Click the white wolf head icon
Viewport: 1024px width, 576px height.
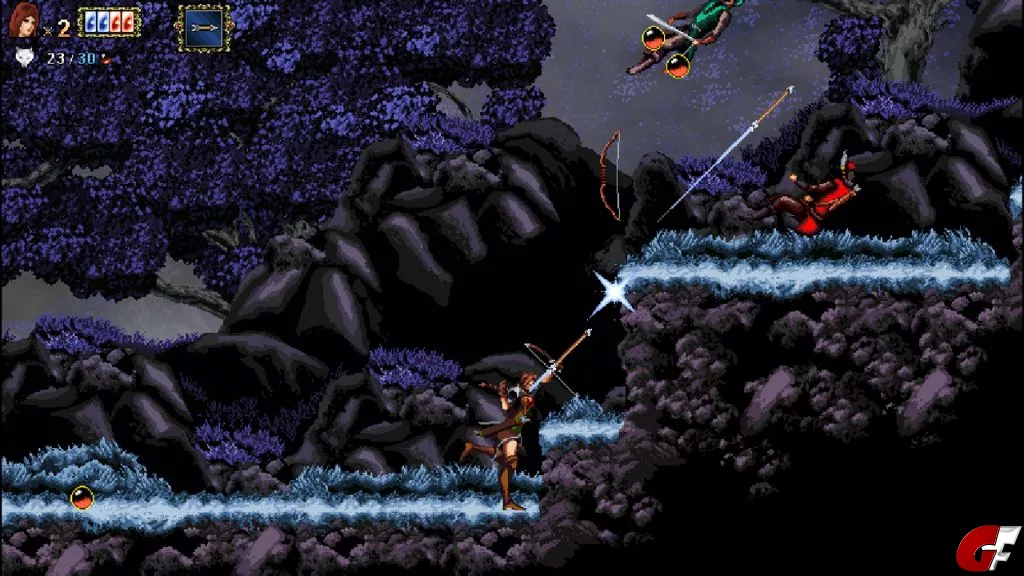click(24, 58)
